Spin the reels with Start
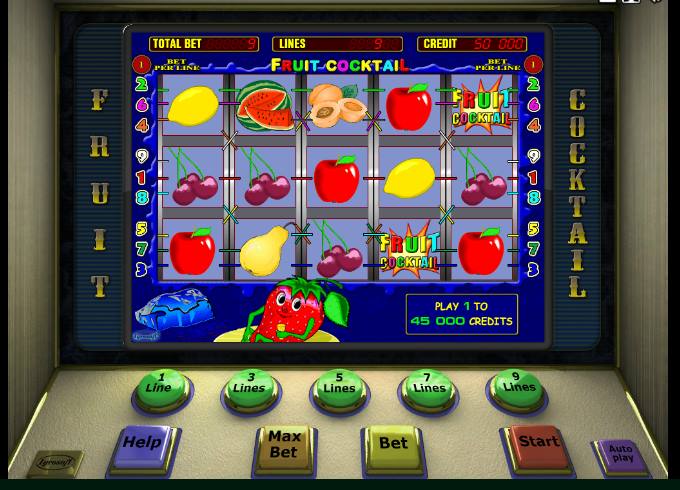 [x=537, y=444]
